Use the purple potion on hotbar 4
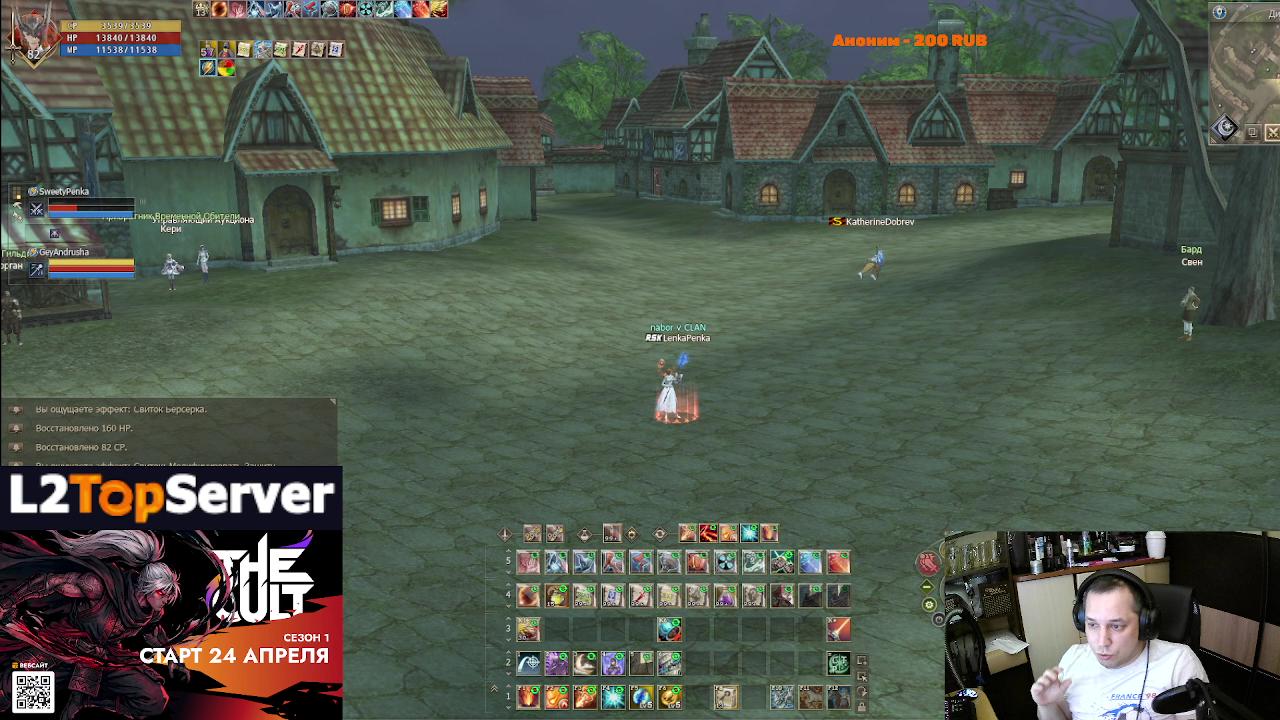 tap(725, 596)
